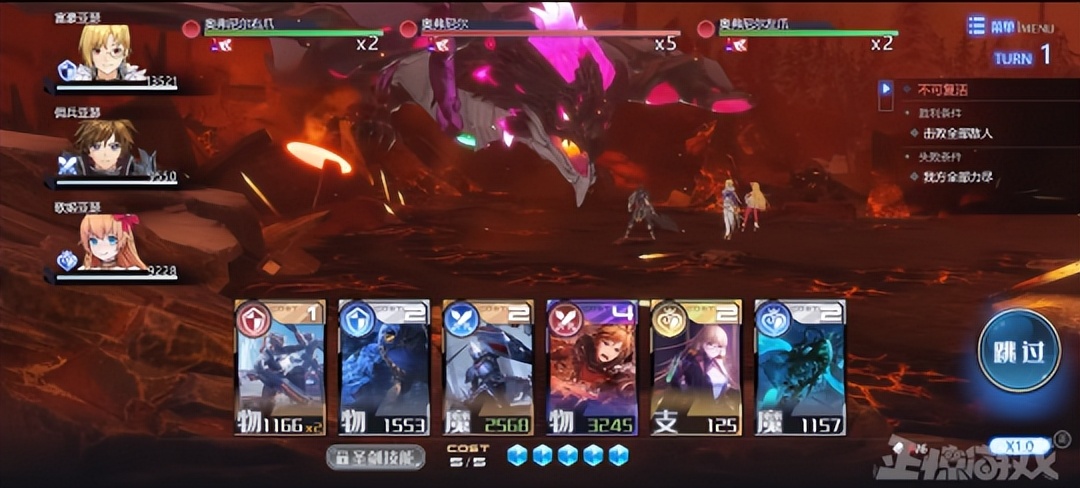This screenshot has width=1080, height=488.
Task: Collapse the battle conditions panel arrow
Action: tap(885, 90)
